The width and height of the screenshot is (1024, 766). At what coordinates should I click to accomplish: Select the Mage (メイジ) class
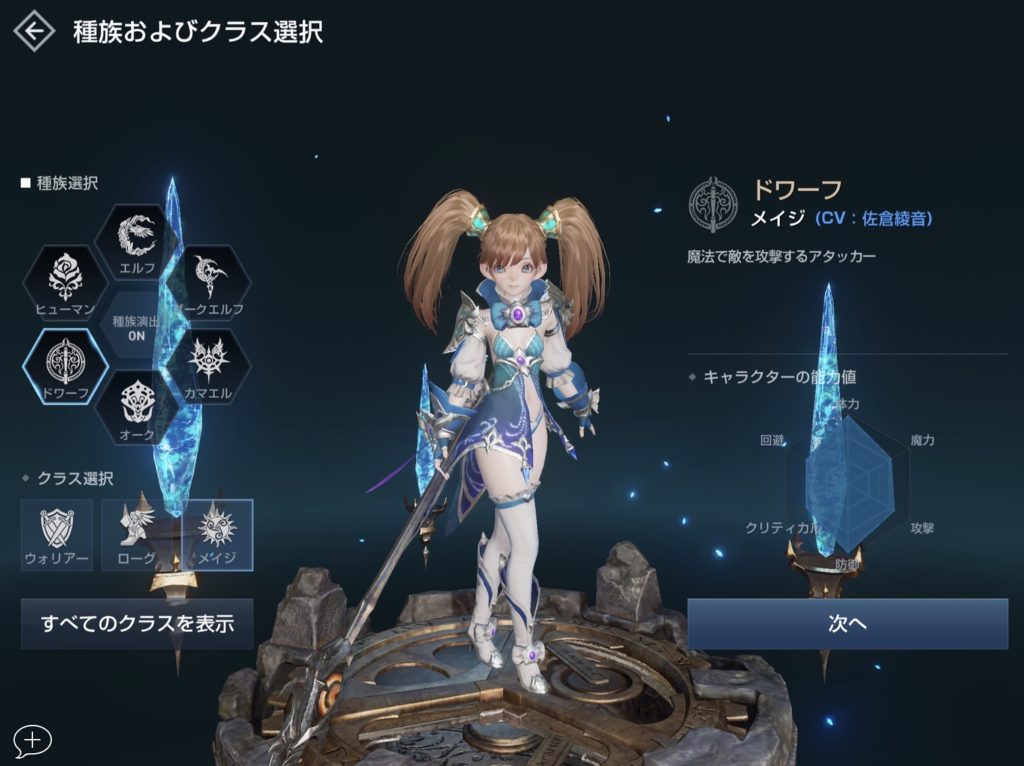click(217, 534)
